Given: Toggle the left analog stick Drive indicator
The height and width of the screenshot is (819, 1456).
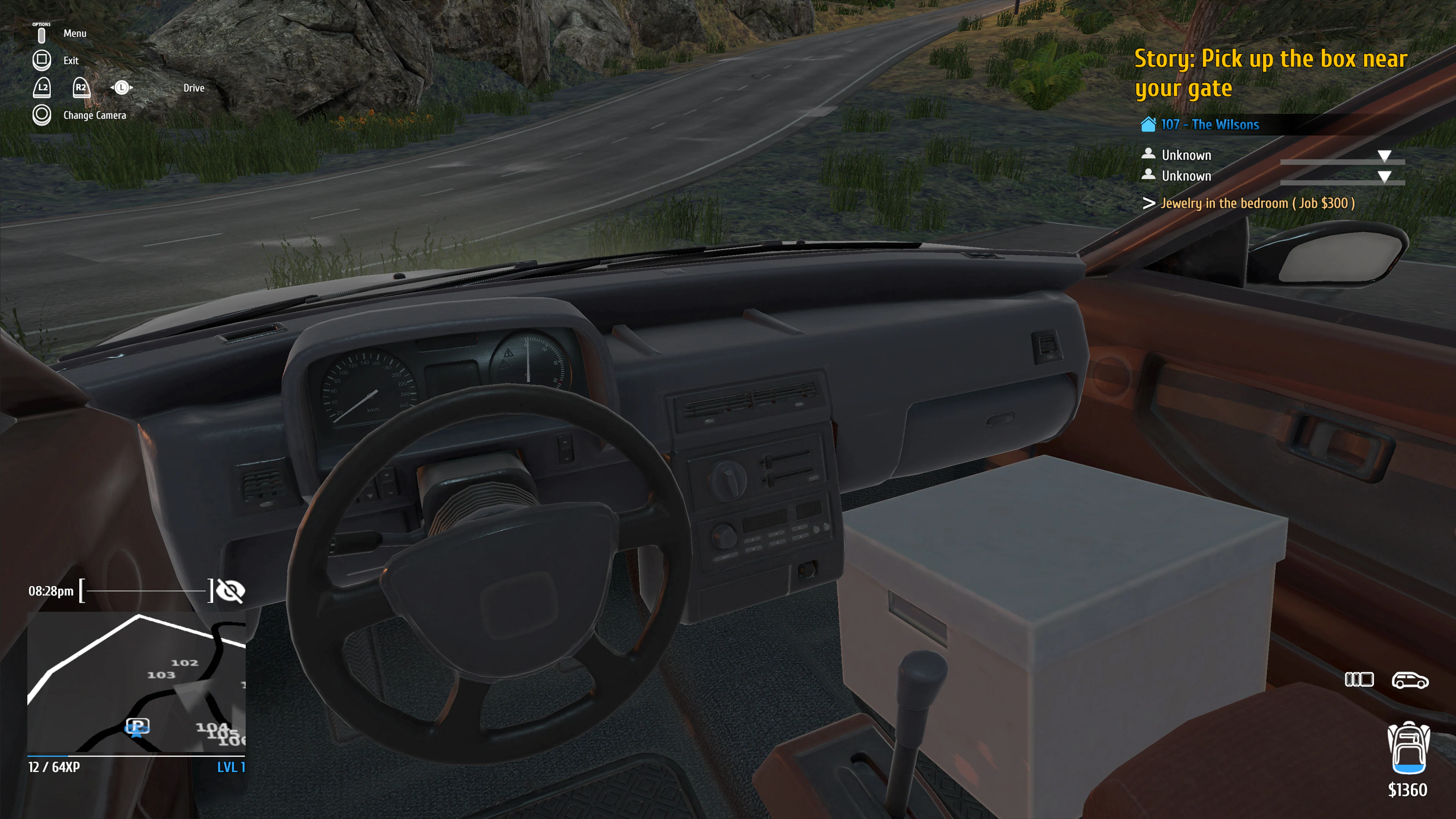Looking at the screenshot, I should (x=122, y=88).
